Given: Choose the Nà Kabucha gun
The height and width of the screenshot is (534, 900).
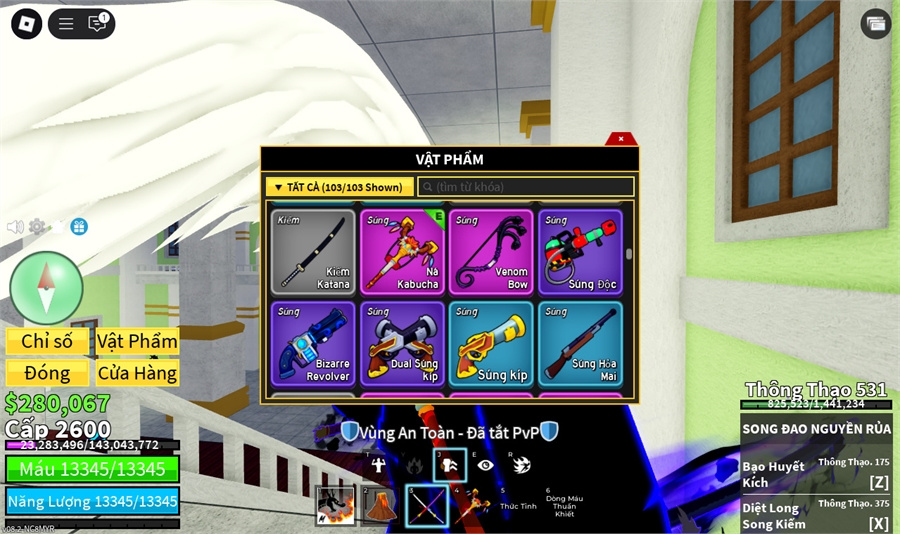Looking at the screenshot, I should (402, 252).
